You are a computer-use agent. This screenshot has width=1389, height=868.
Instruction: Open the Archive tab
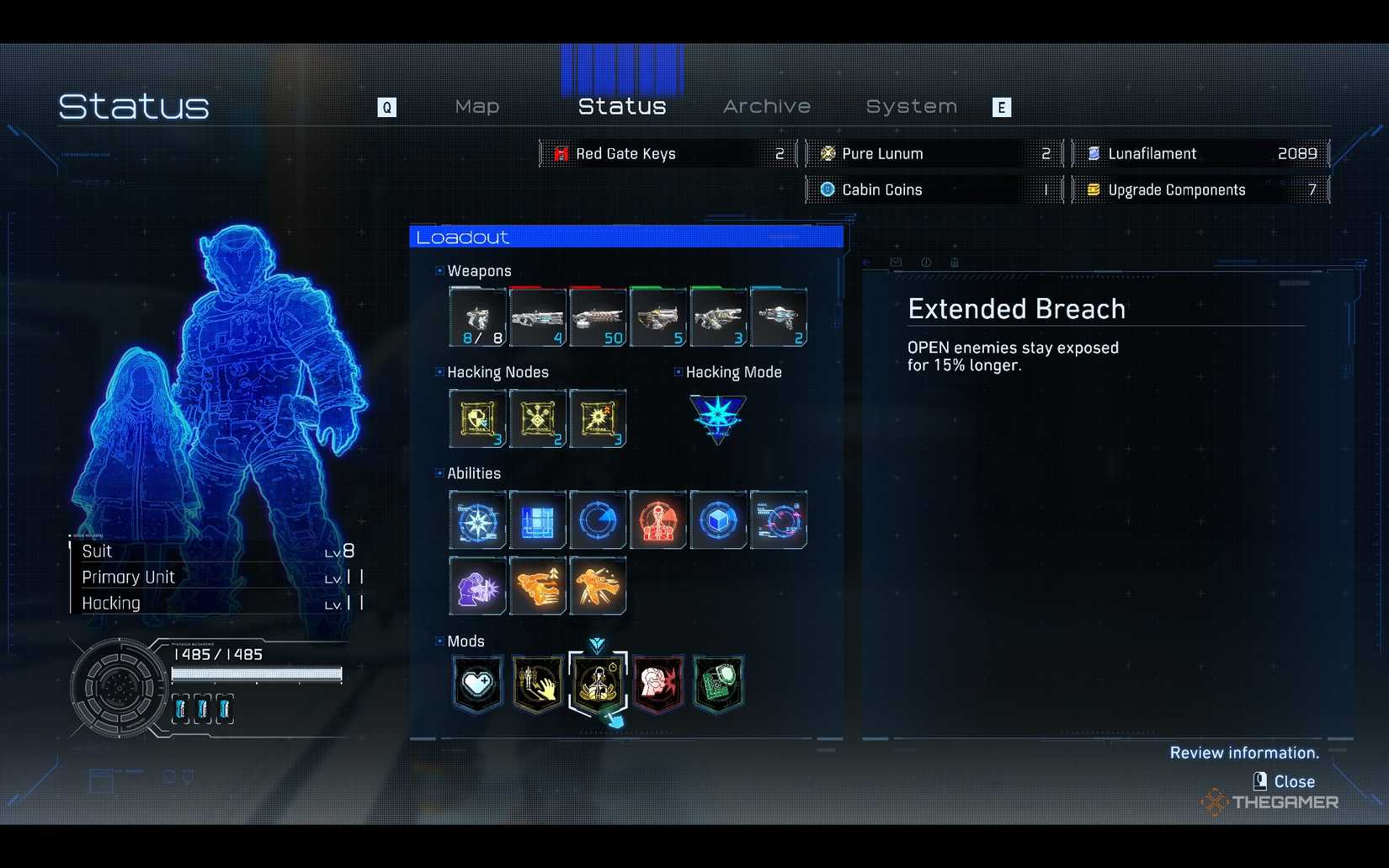pos(766,106)
